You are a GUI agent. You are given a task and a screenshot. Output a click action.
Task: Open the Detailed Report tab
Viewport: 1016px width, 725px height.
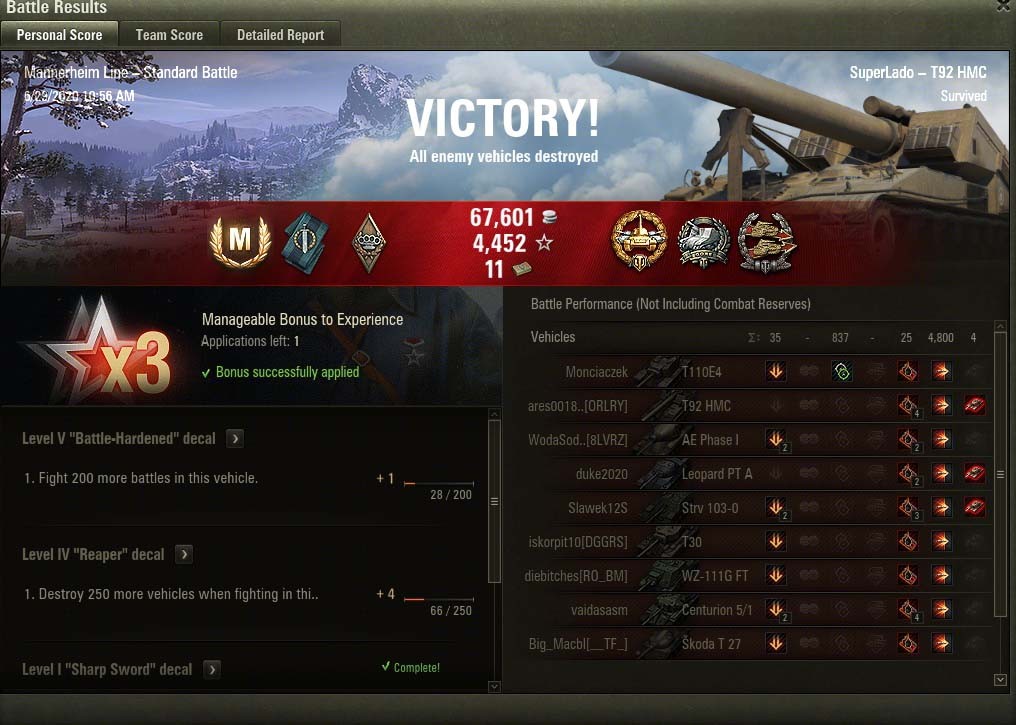point(280,35)
